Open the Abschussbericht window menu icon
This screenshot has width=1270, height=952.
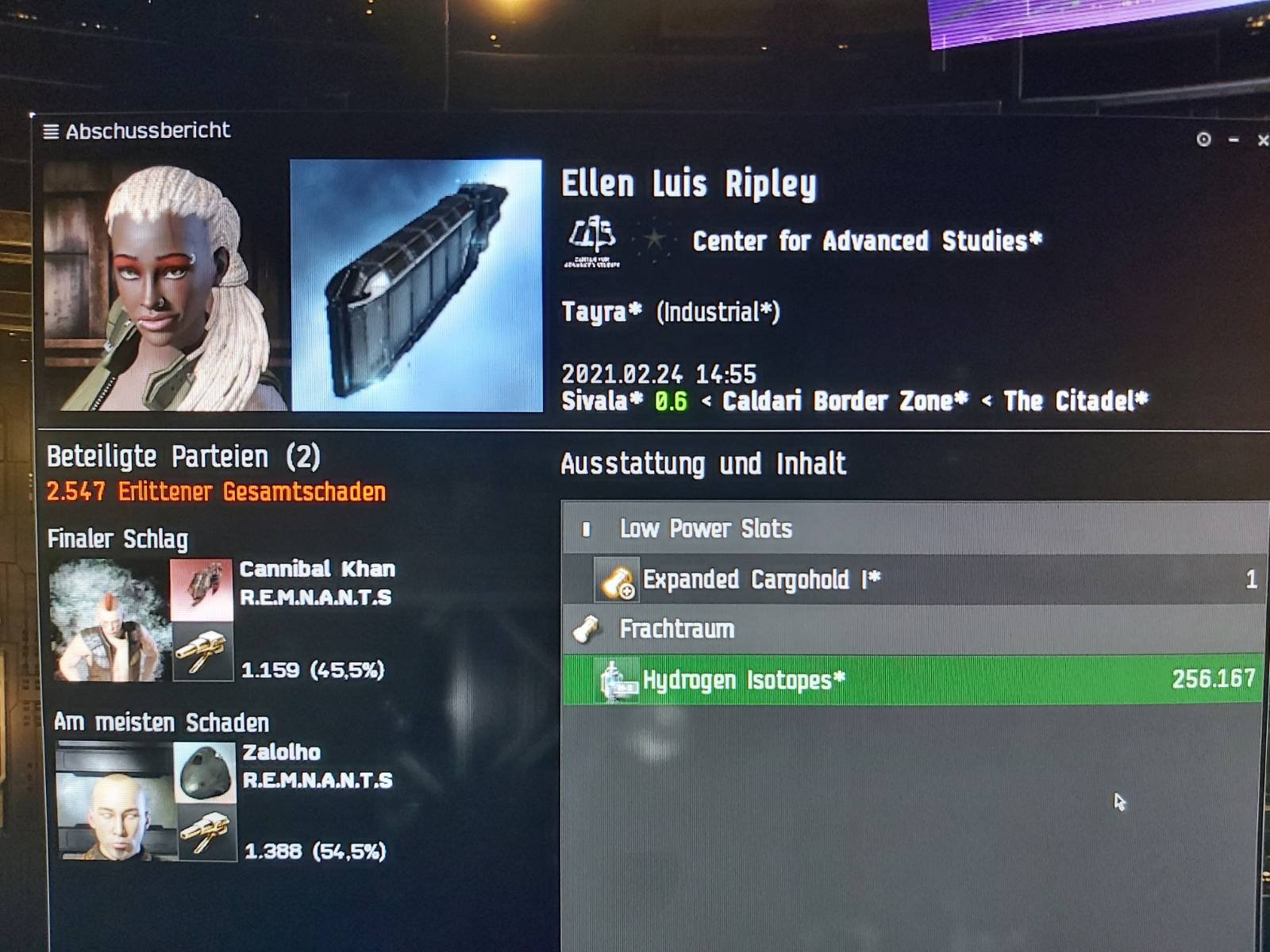click(51, 132)
